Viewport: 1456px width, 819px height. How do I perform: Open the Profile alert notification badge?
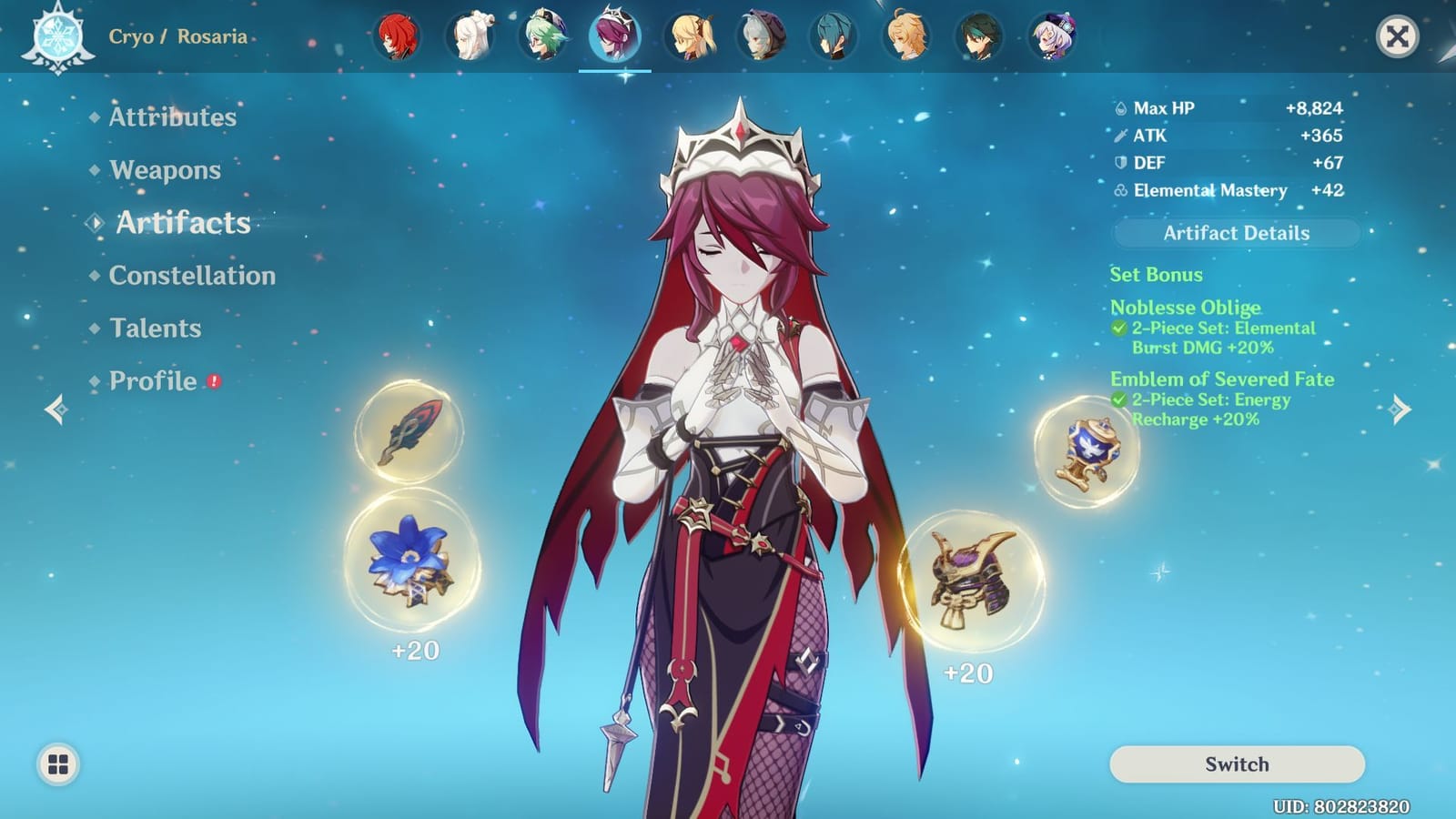[x=213, y=381]
